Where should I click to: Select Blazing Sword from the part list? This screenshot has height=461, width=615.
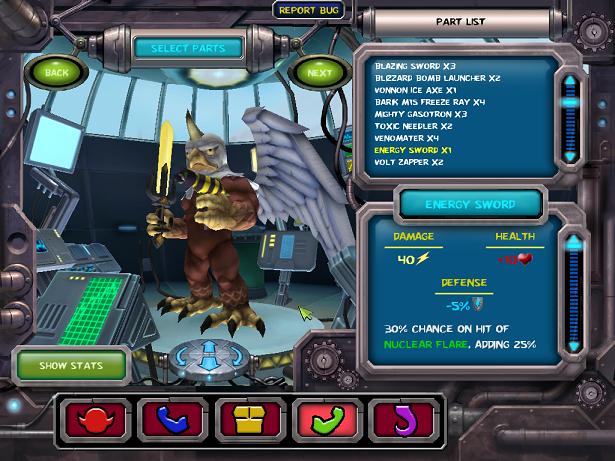pyautogui.click(x=408, y=66)
